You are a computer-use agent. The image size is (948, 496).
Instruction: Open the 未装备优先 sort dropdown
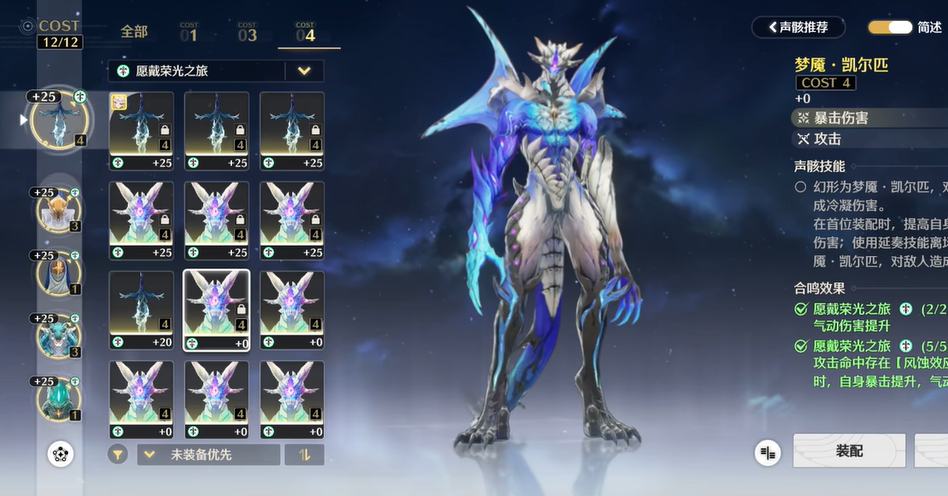[208, 454]
